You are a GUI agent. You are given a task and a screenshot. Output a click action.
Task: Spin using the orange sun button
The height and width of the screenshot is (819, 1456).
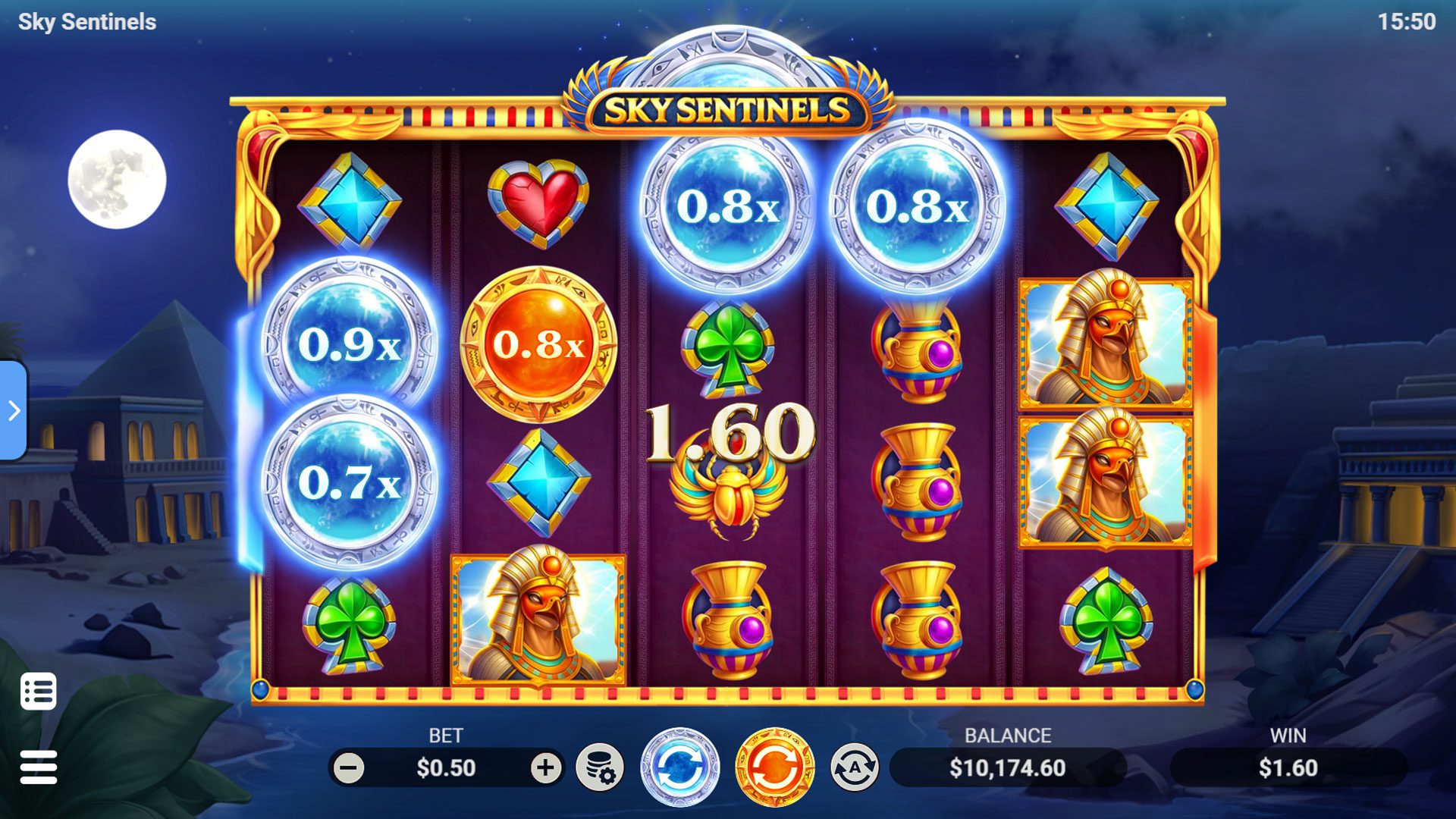[774, 767]
